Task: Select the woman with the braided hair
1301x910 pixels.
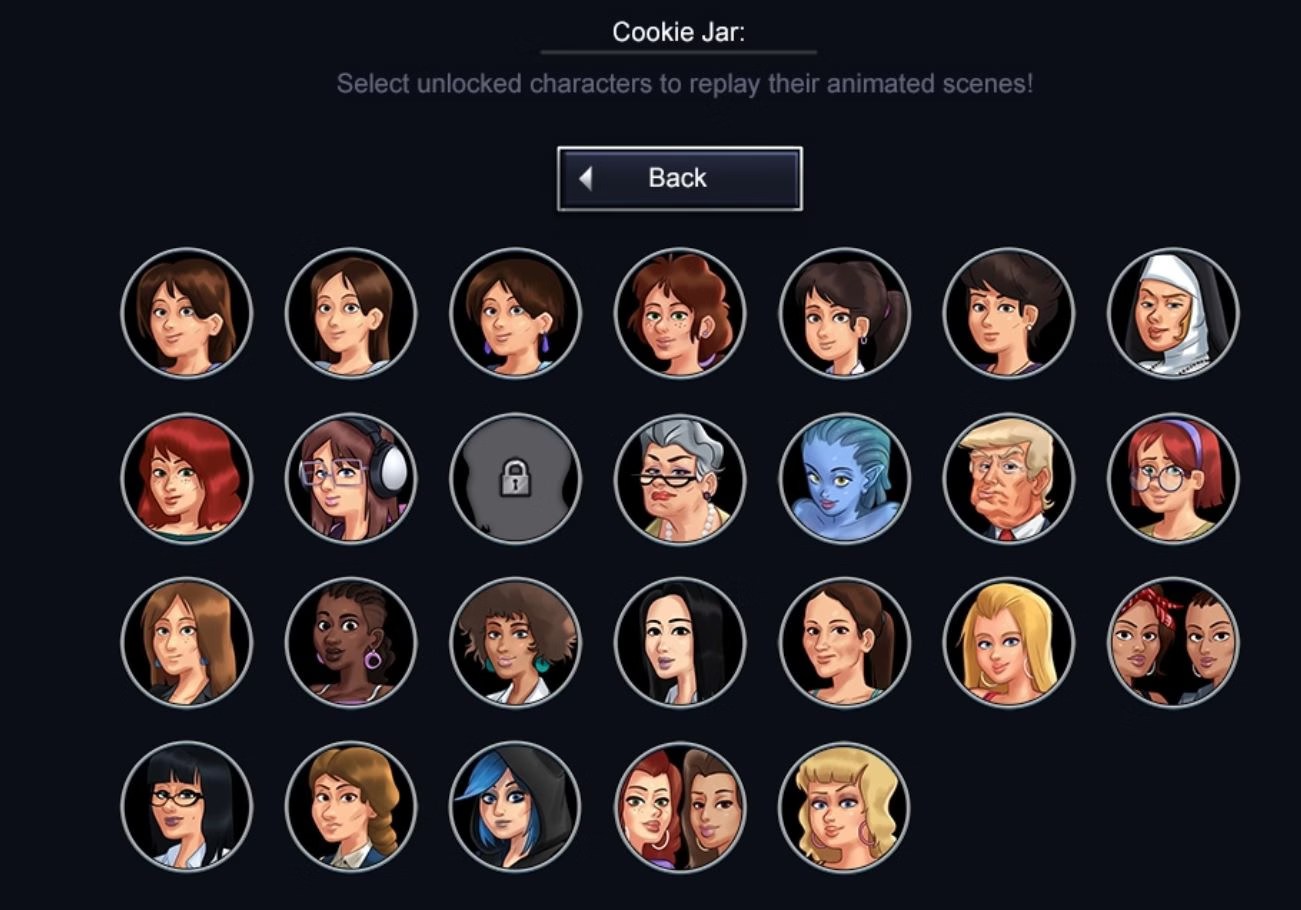Action: (351, 807)
